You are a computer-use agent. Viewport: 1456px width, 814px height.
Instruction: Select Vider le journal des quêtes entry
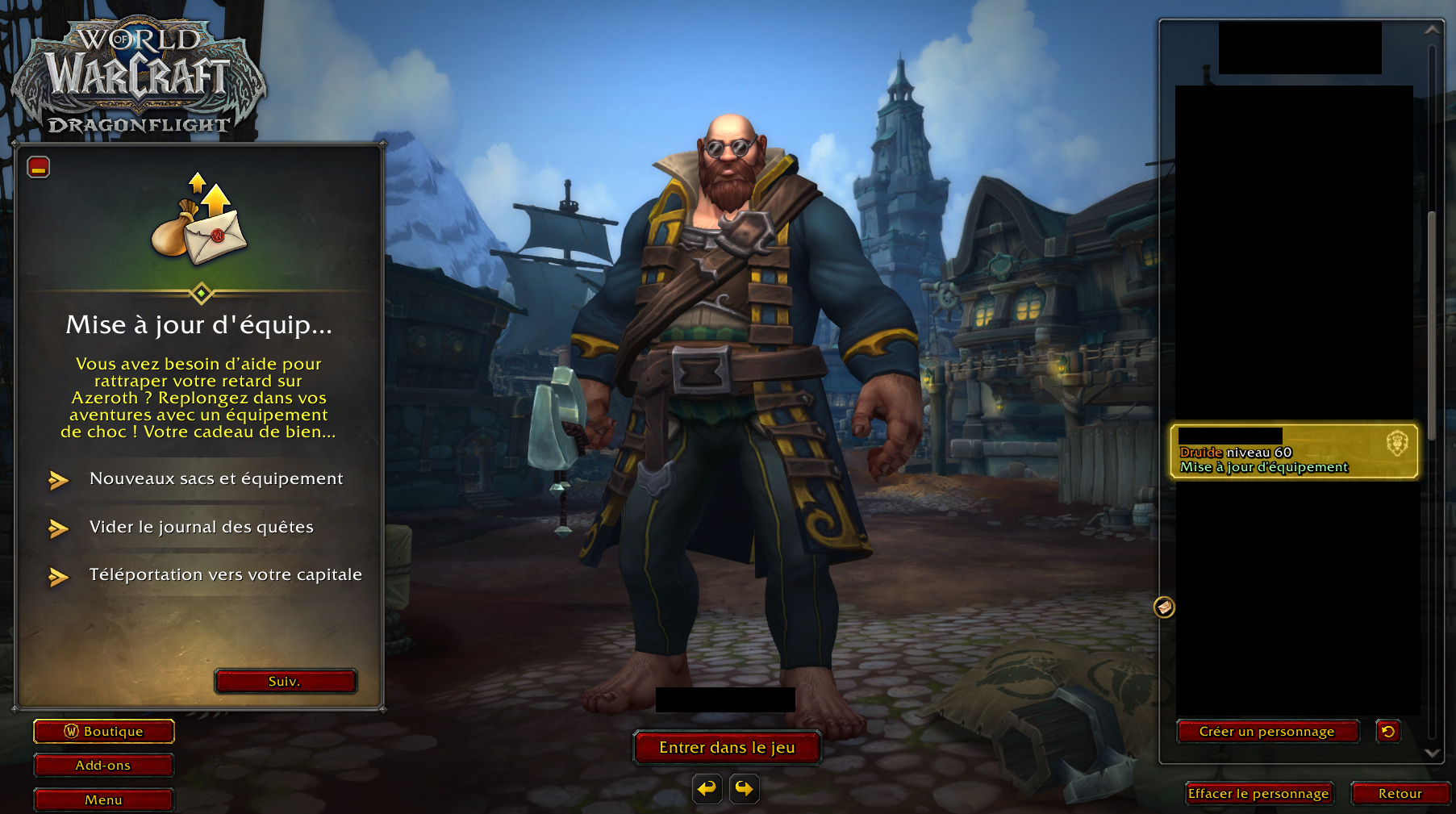pyautogui.click(x=202, y=528)
